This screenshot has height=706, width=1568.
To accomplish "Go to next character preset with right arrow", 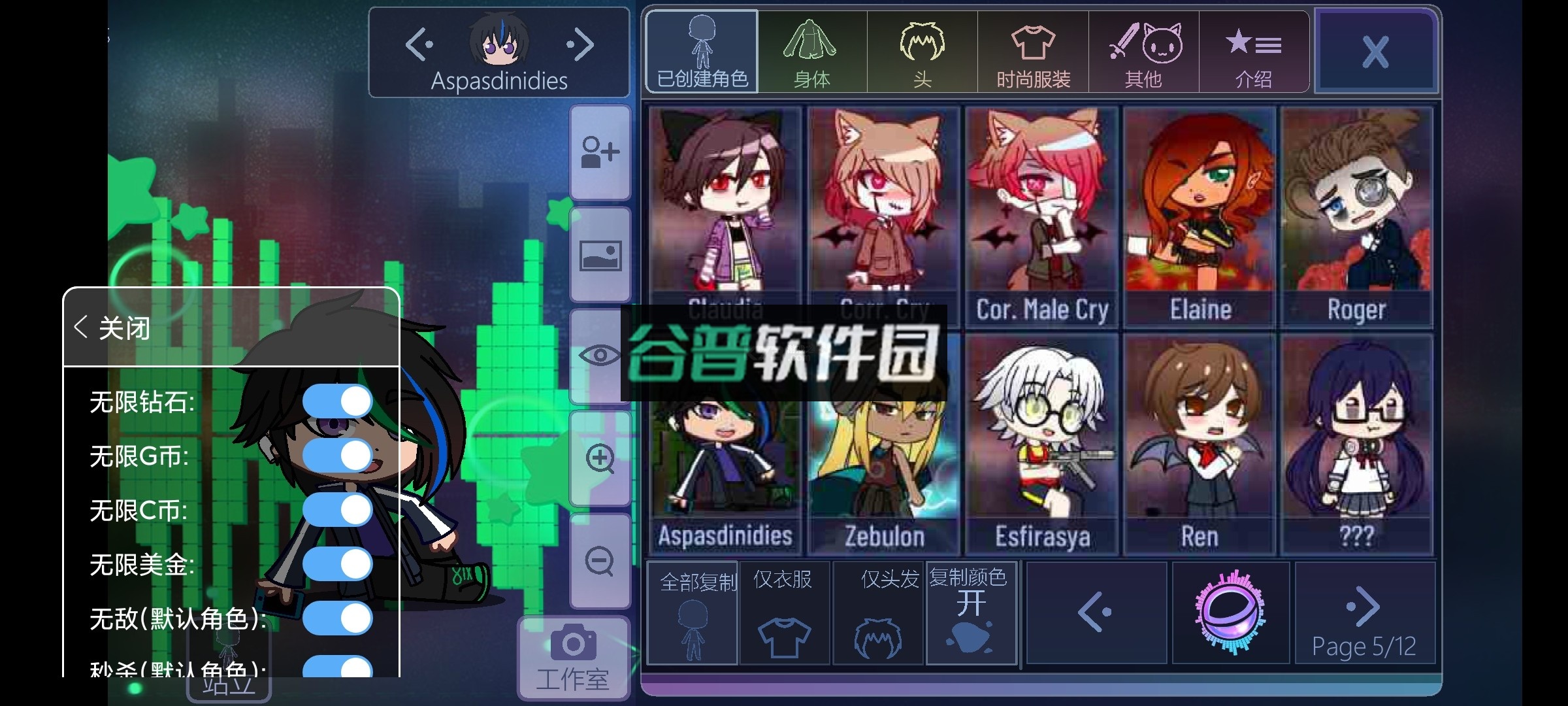I will click(x=582, y=44).
